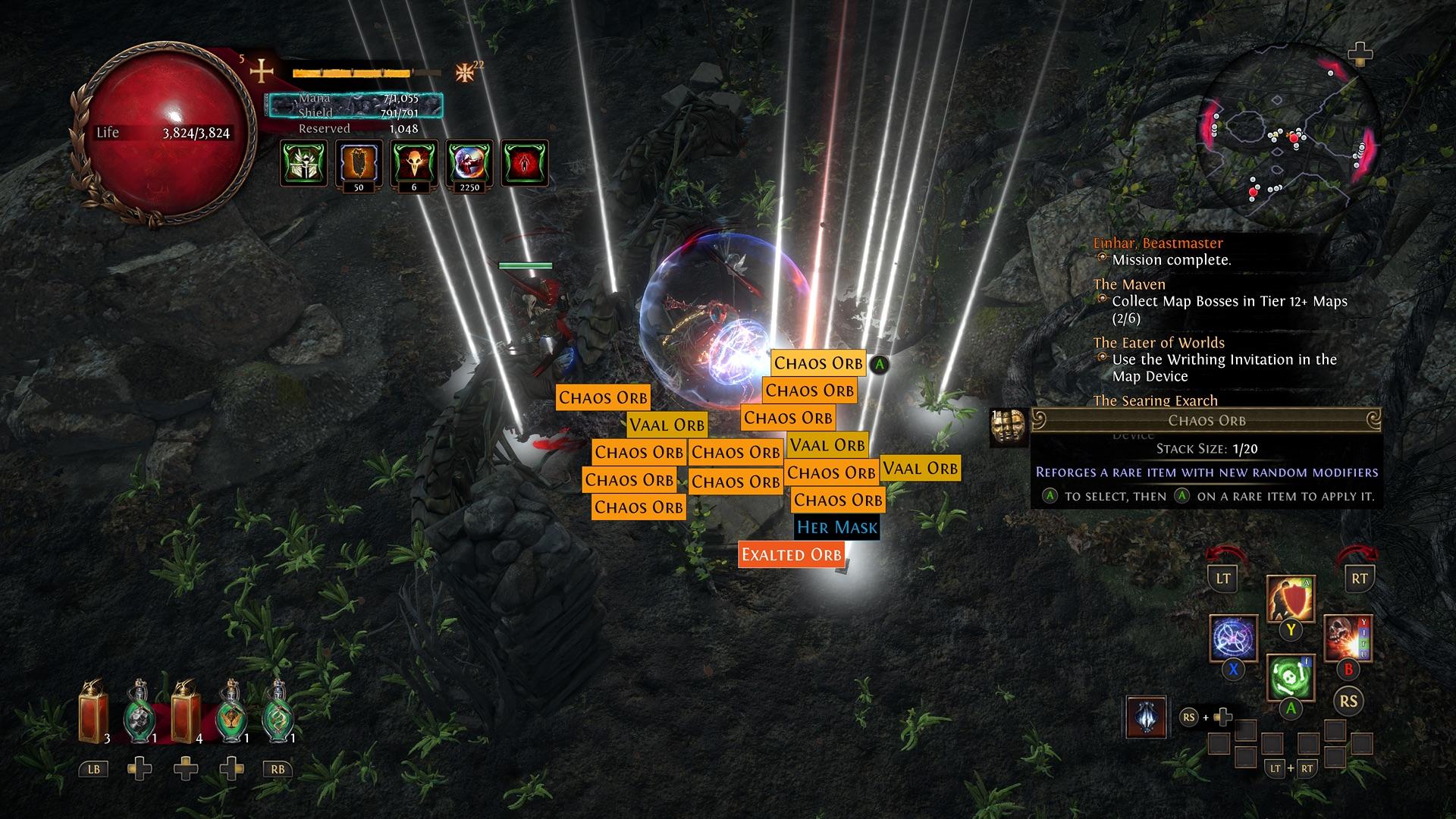Select the silver crystal skill slot
Screen dimensions: 1456x819
[x=1147, y=717]
